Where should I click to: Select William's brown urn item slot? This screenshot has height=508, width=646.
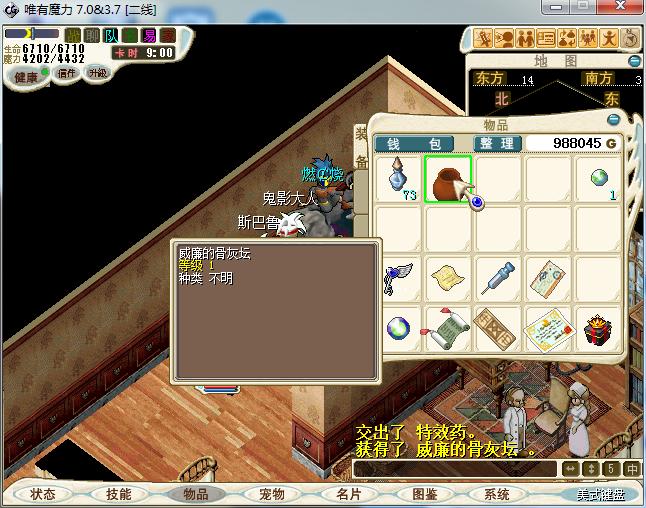tap(448, 179)
